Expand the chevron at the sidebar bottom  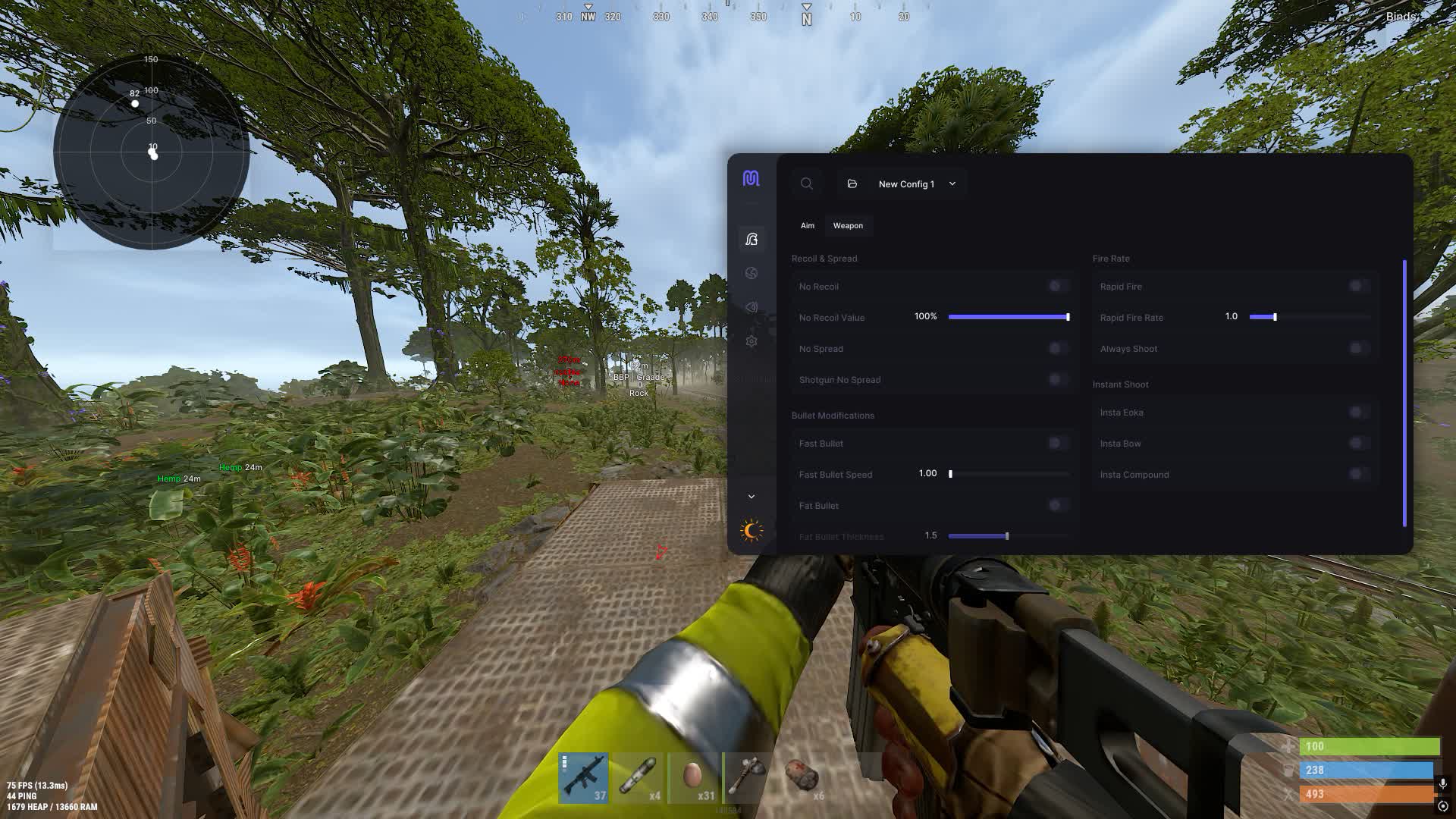click(x=751, y=495)
